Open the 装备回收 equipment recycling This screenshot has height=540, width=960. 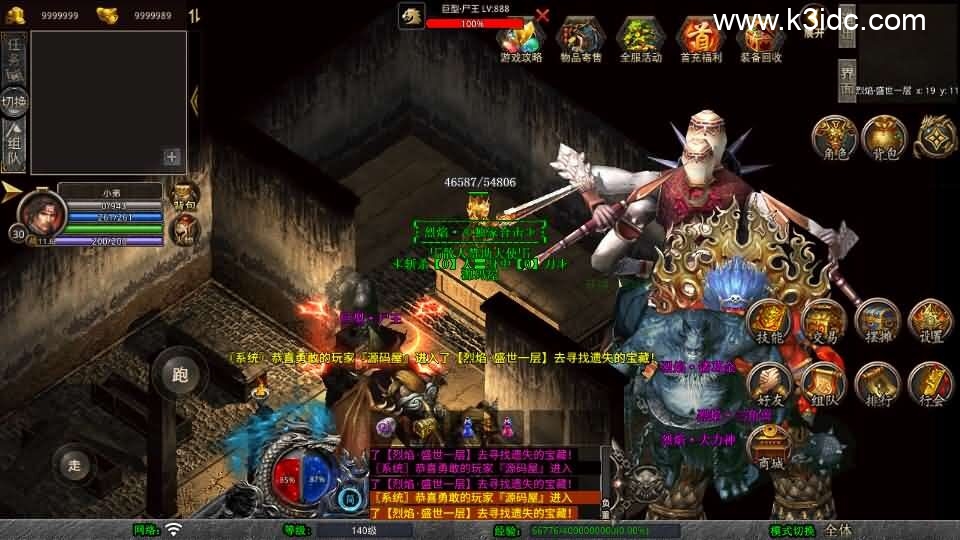coord(760,39)
